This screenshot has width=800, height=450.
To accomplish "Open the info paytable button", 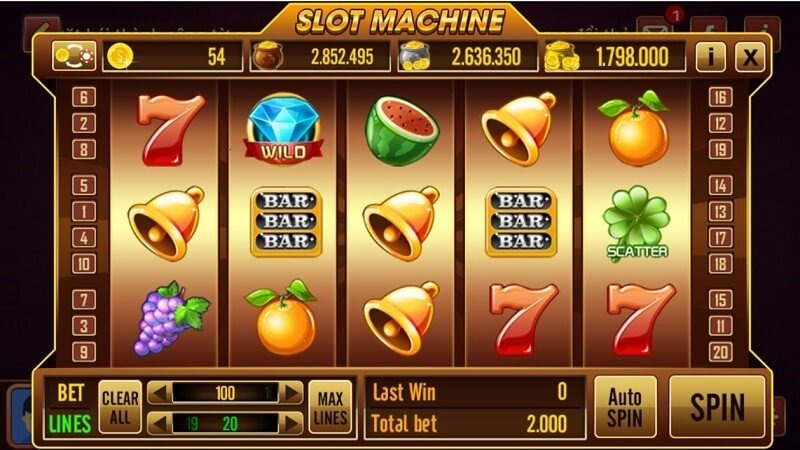I will click(710, 57).
